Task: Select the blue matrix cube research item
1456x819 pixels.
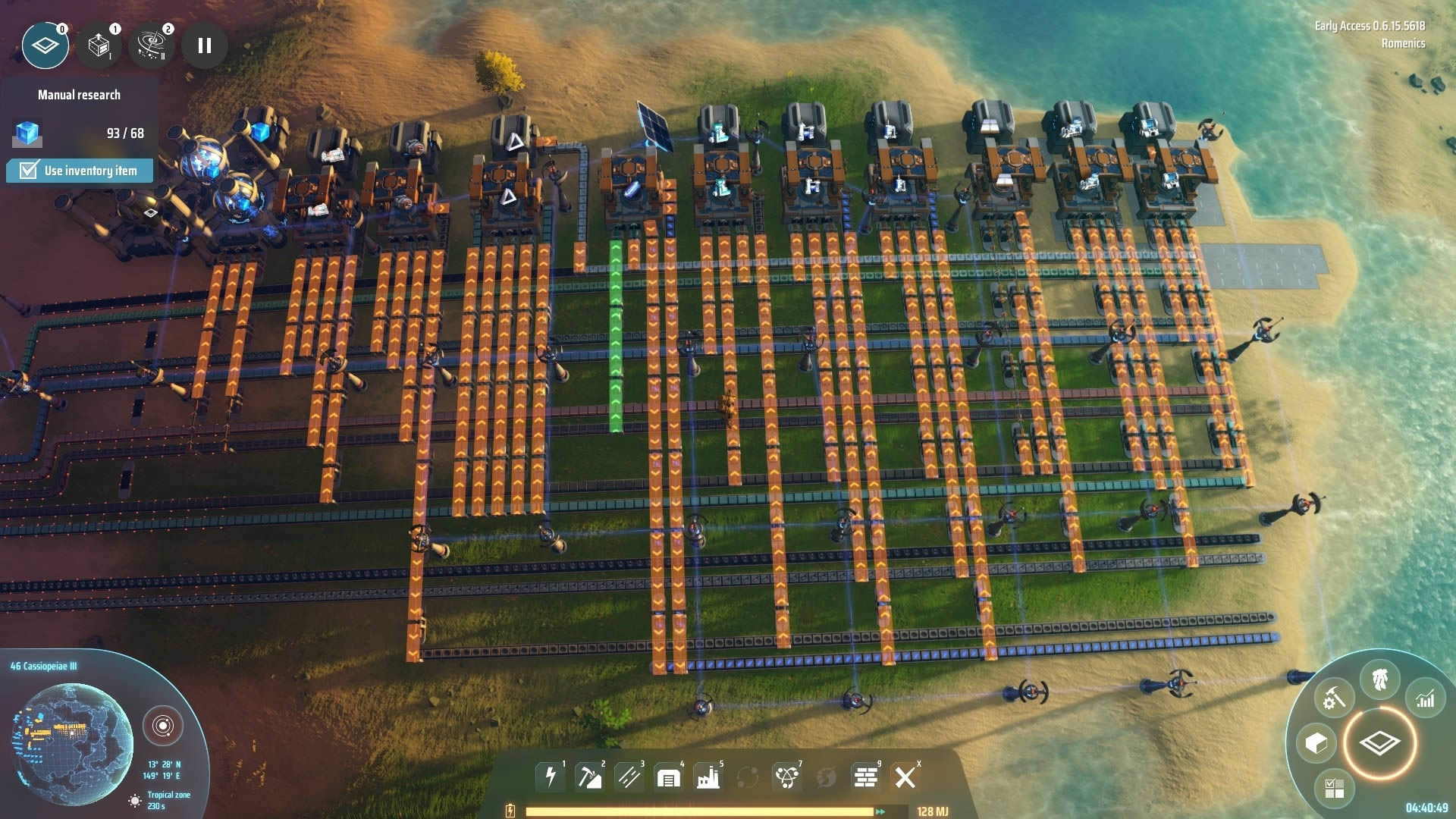Action: click(x=28, y=133)
